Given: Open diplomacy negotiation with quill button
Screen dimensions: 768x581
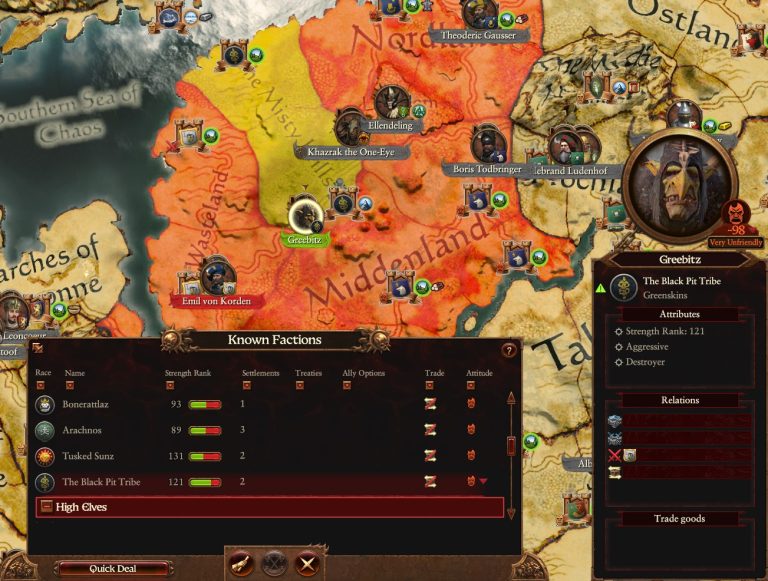Looking at the screenshot, I should click(242, 562).
